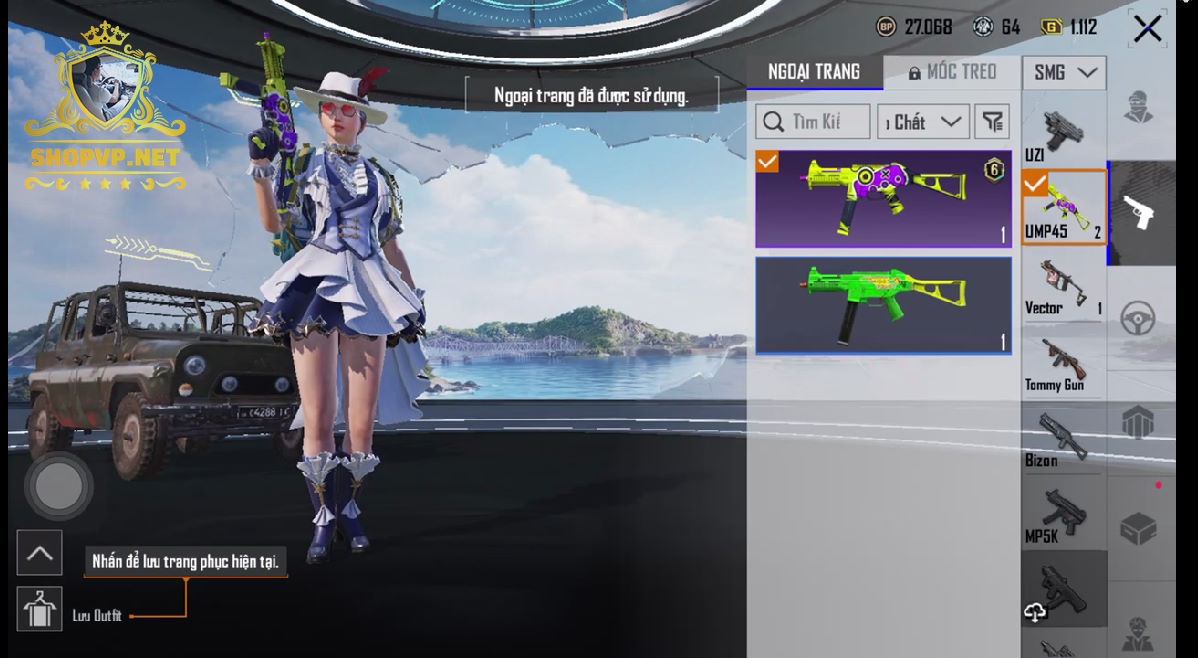Select the yellow-purple UMP45 skin
Viewport: 1198px width, 658px height.
[x=883, y=198]
